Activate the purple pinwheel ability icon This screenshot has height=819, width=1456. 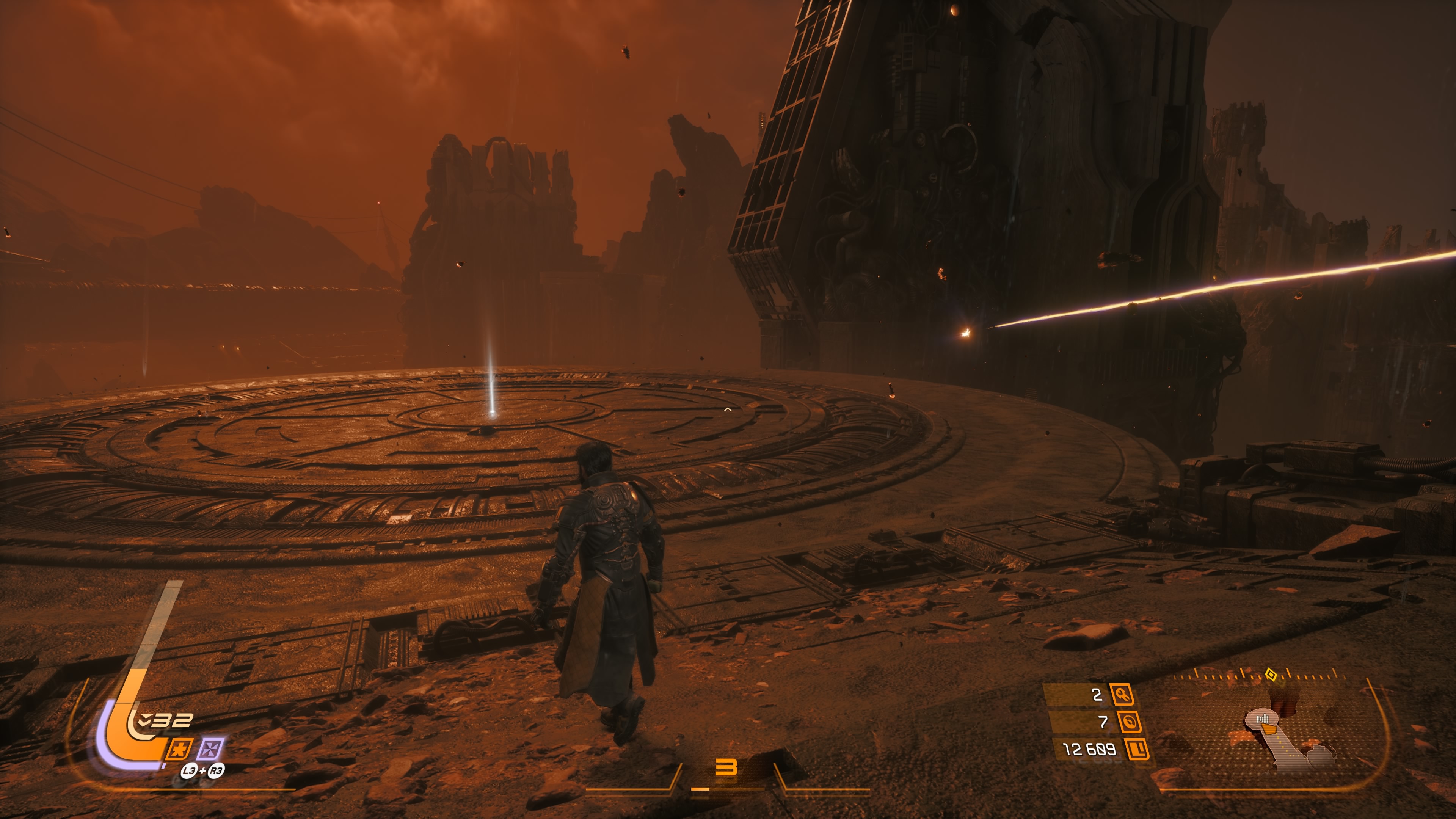tap(210, 750)
